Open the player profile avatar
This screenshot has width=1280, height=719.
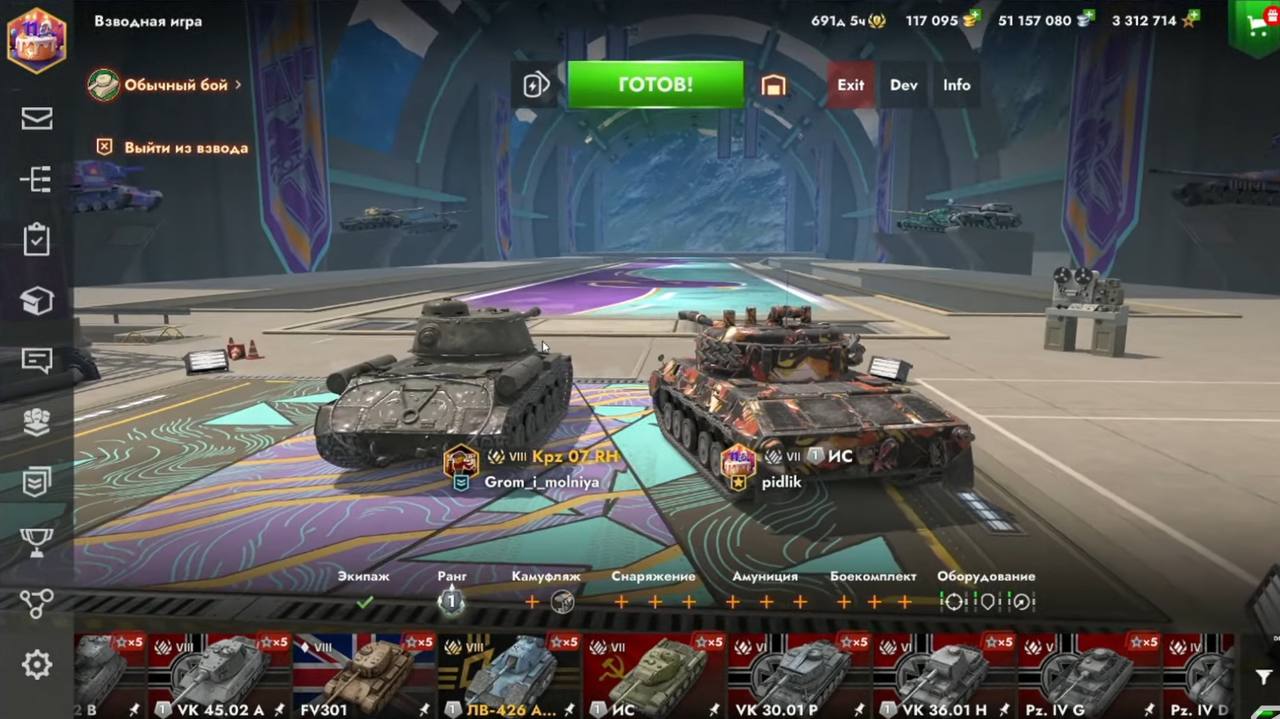click(37, 40)
